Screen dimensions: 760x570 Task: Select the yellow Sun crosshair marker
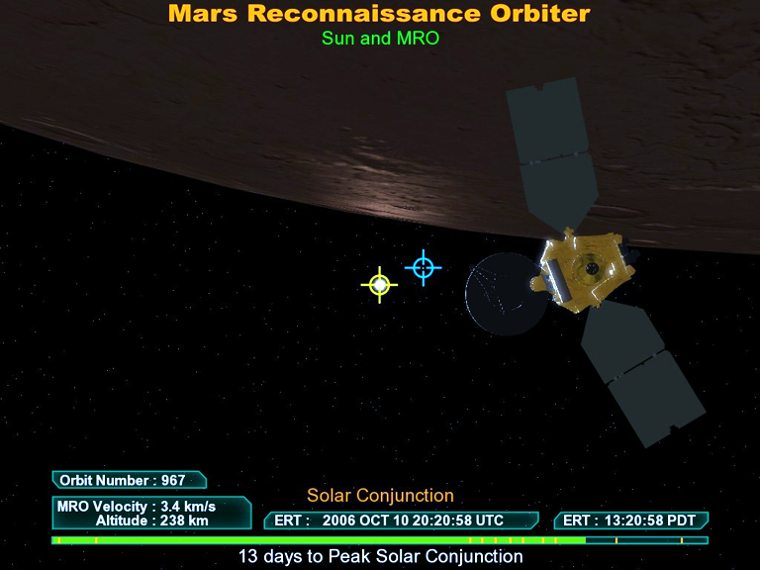[x=379, y=285]
